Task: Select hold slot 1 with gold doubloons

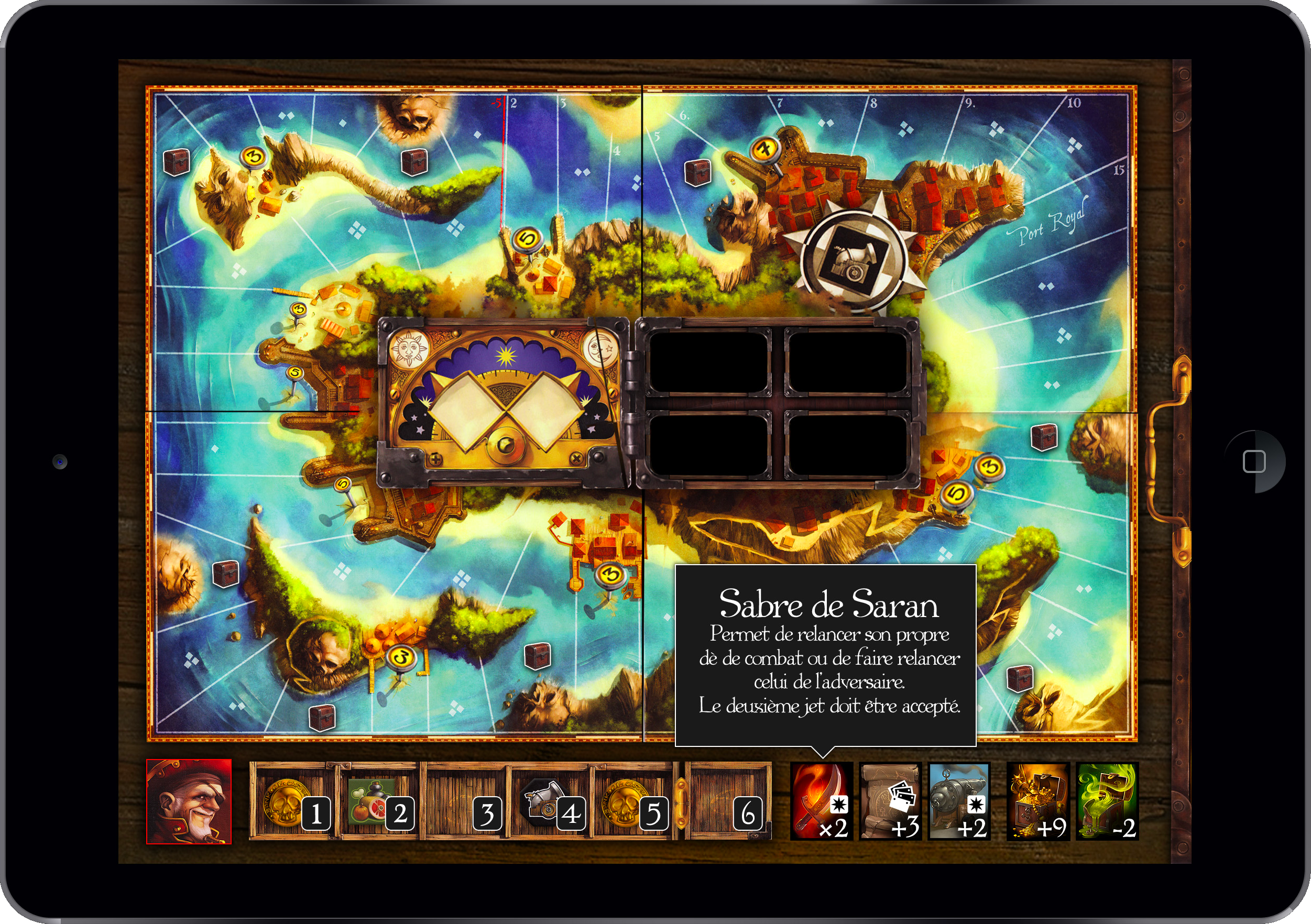Action: pyautogui.click(x=293, y=802)
